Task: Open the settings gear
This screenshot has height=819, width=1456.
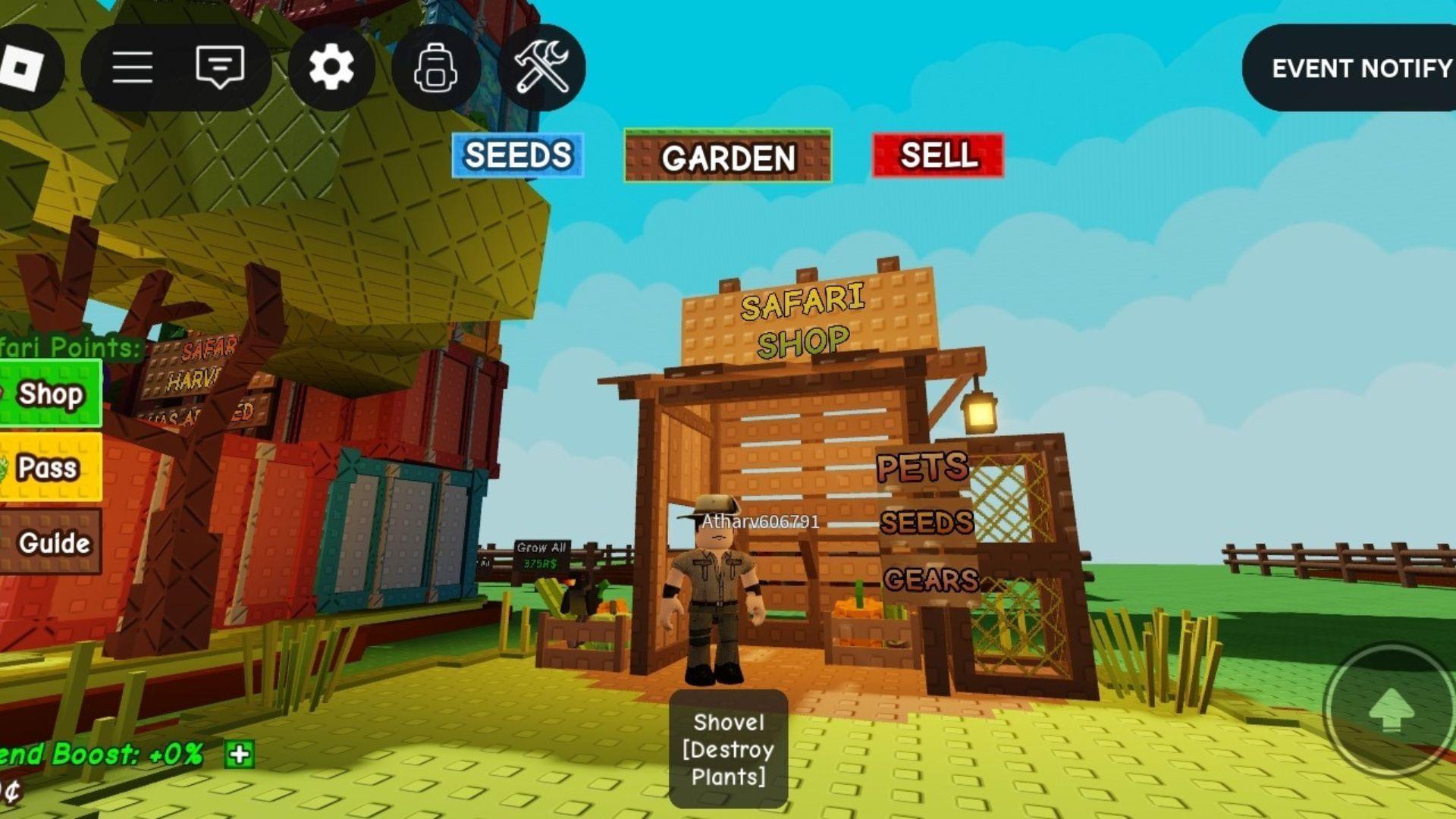Action: pos(331,67)
